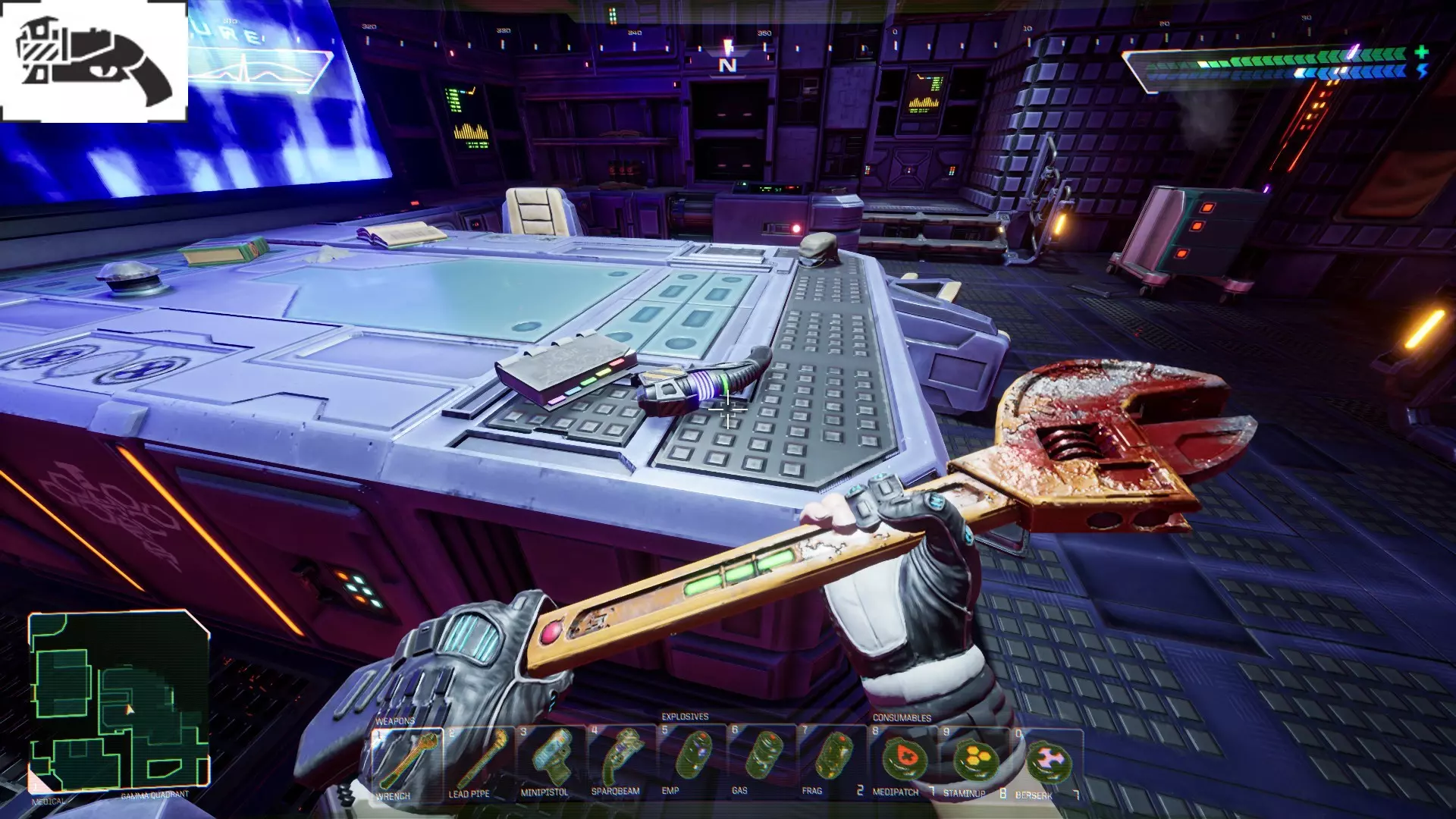
Task: Select the Wrench weapon slot
Action: point(408,763)
